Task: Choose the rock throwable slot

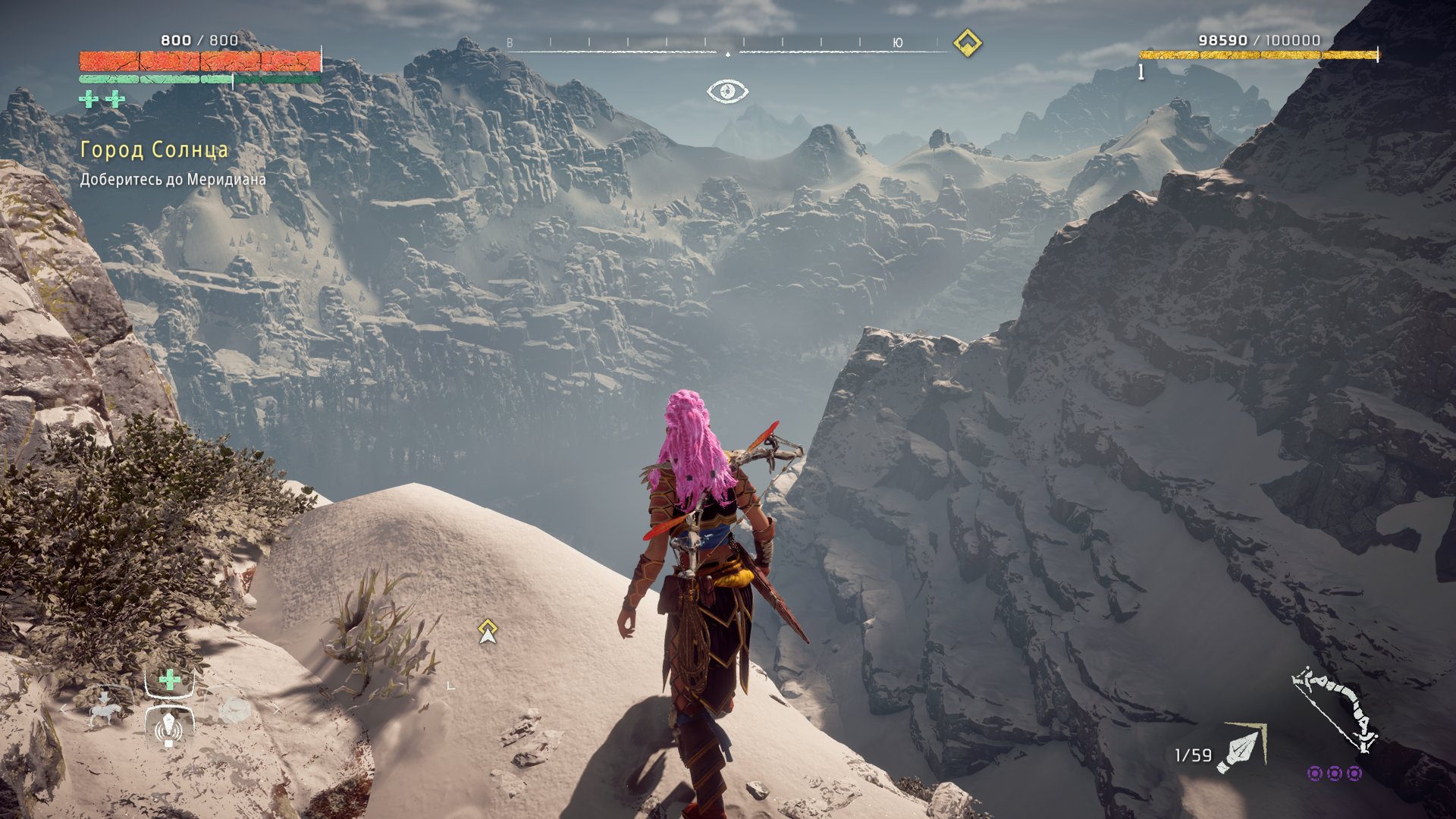Action: pyautogui.click(x=234, y=710)
